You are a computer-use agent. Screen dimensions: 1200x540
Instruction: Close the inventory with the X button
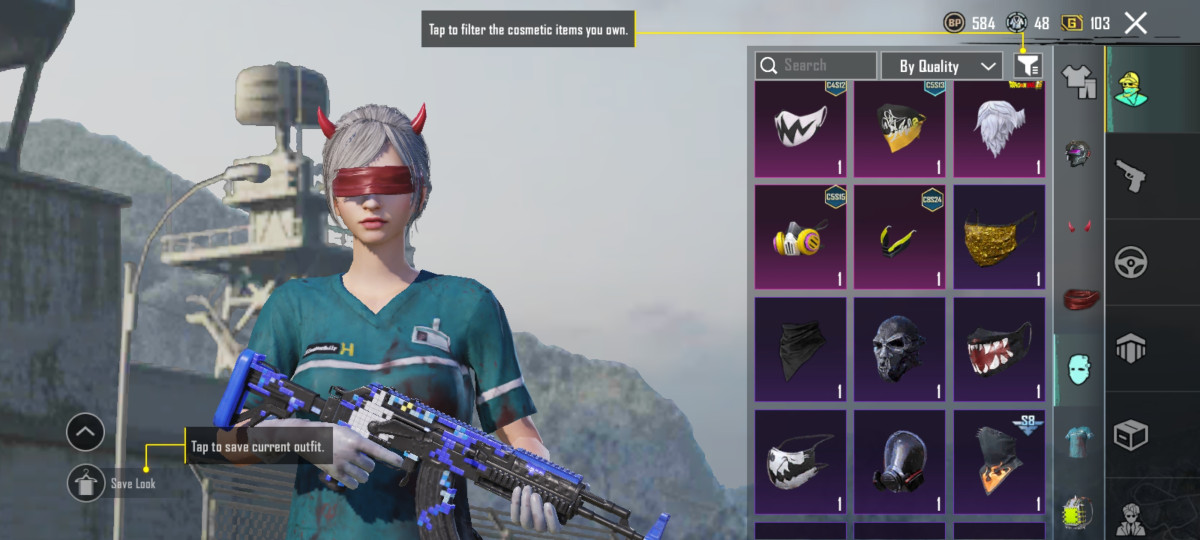[1135, 23]
